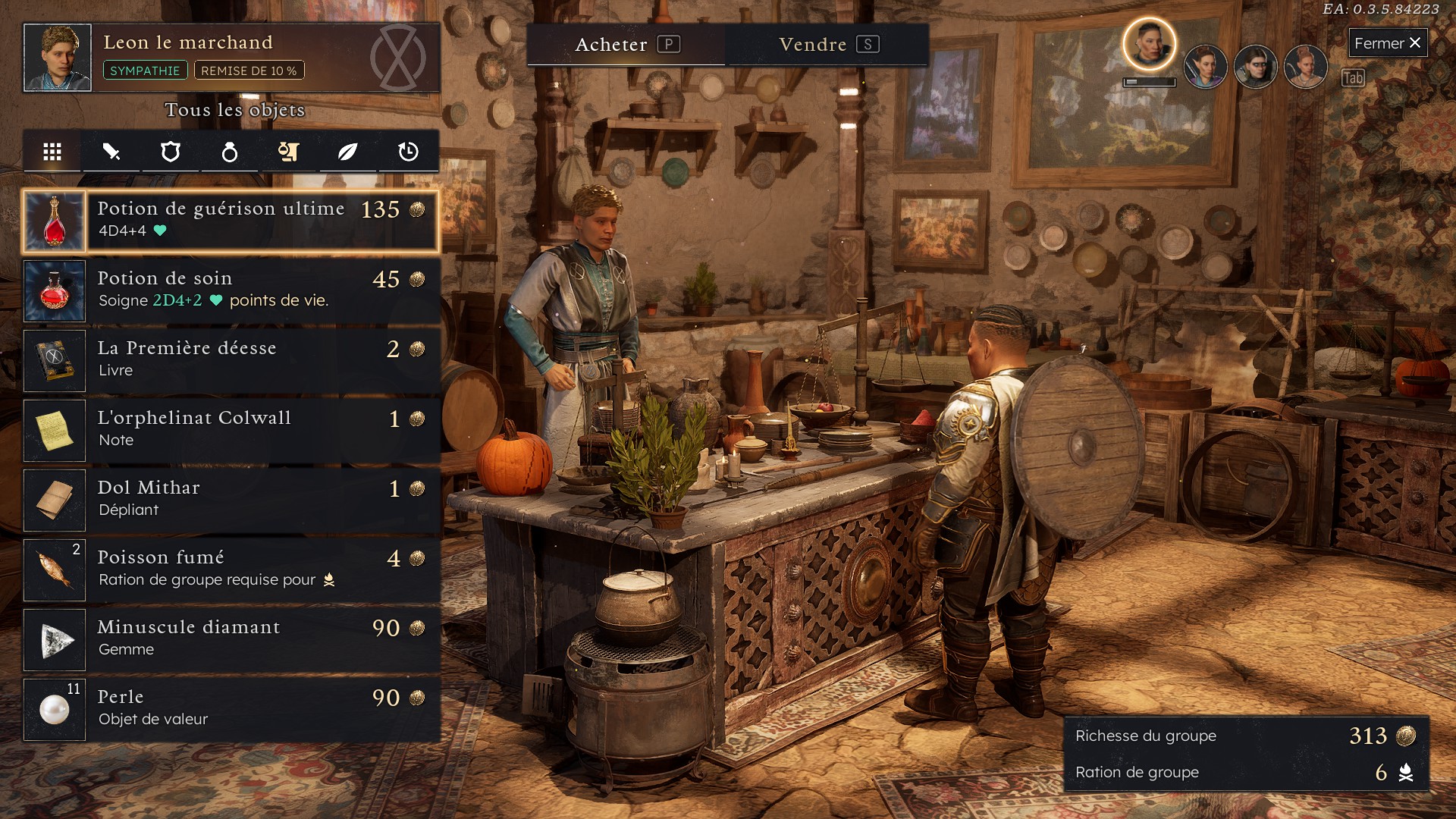Close the shop with Fermer
Viewport: 1456px width, 819px height.
click(x=1387, y=43)
